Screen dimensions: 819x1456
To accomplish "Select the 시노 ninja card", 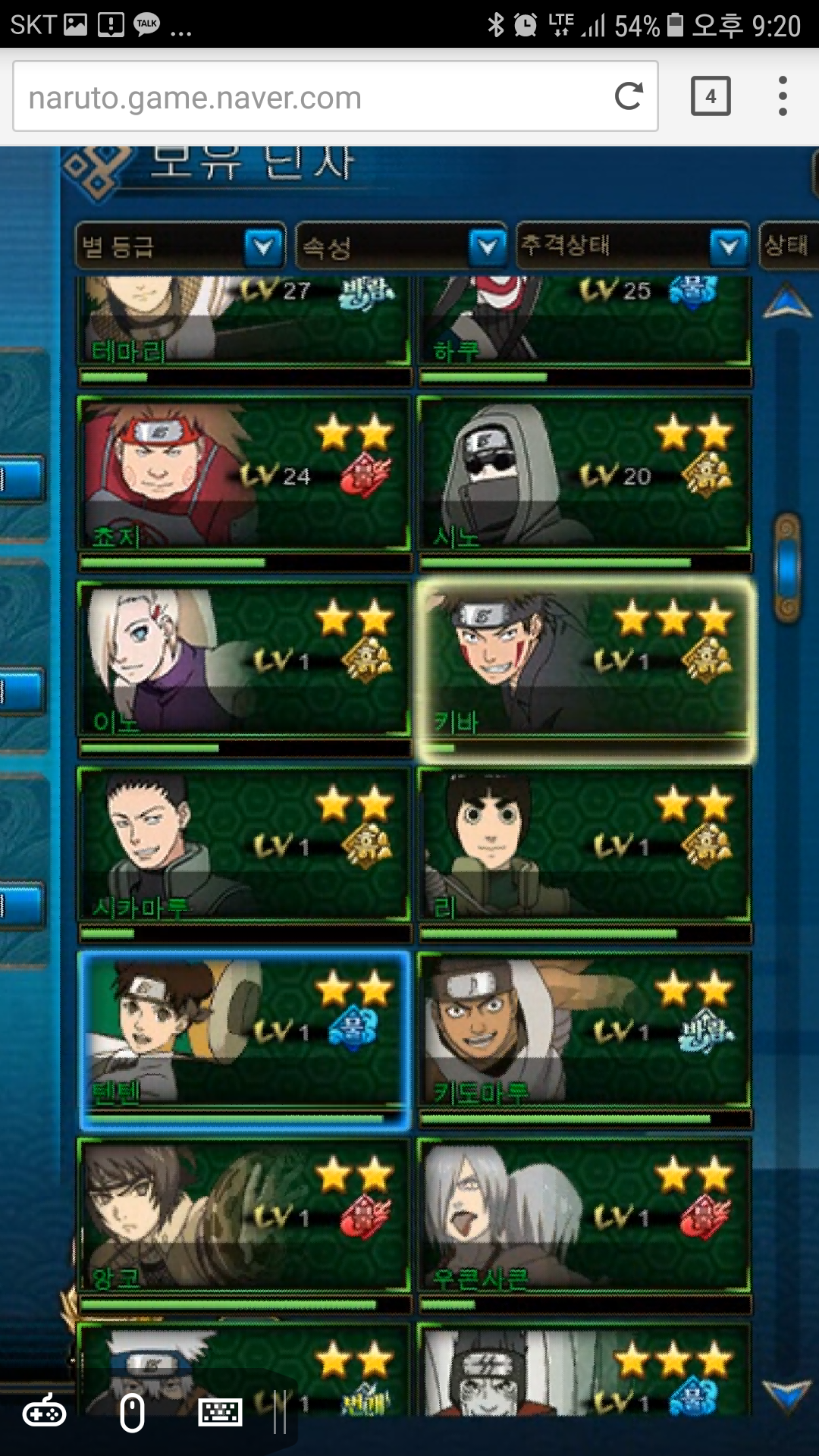I will [x=584, y=473].
